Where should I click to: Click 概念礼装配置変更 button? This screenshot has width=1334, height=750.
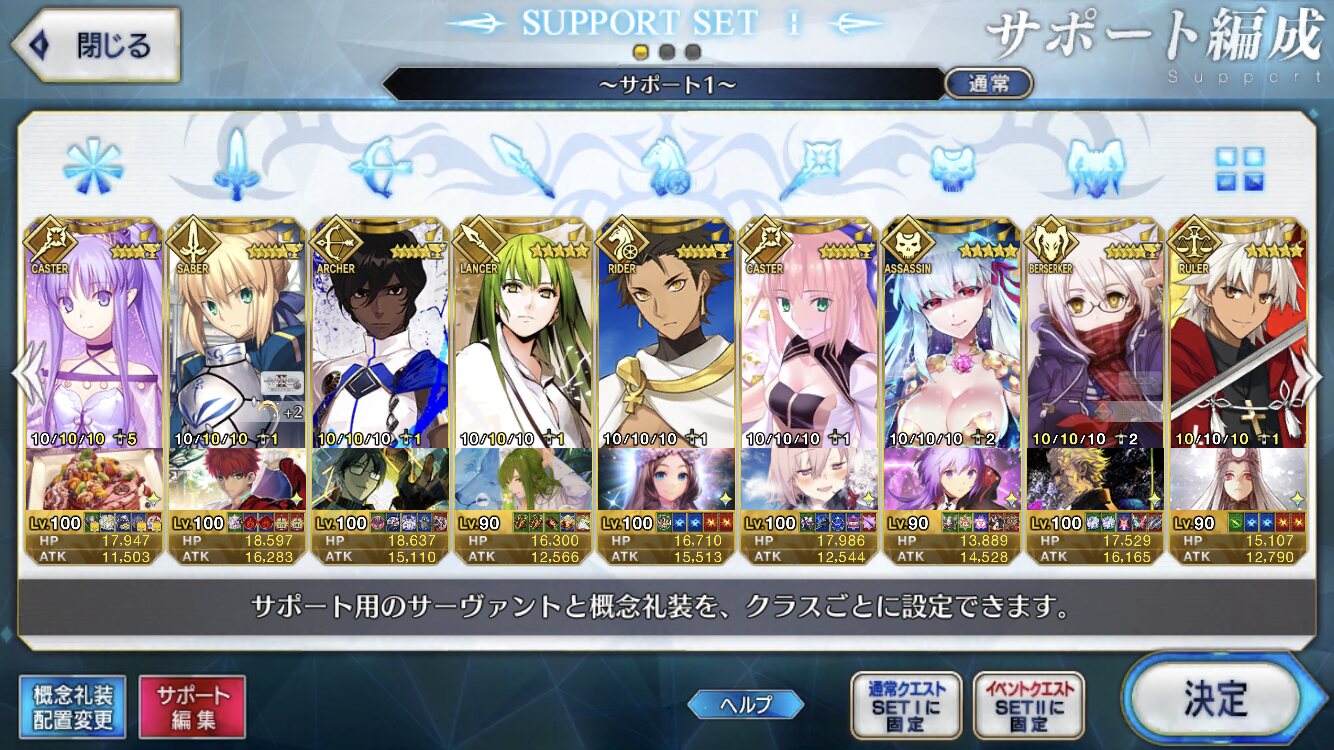[x=72, y=707]
